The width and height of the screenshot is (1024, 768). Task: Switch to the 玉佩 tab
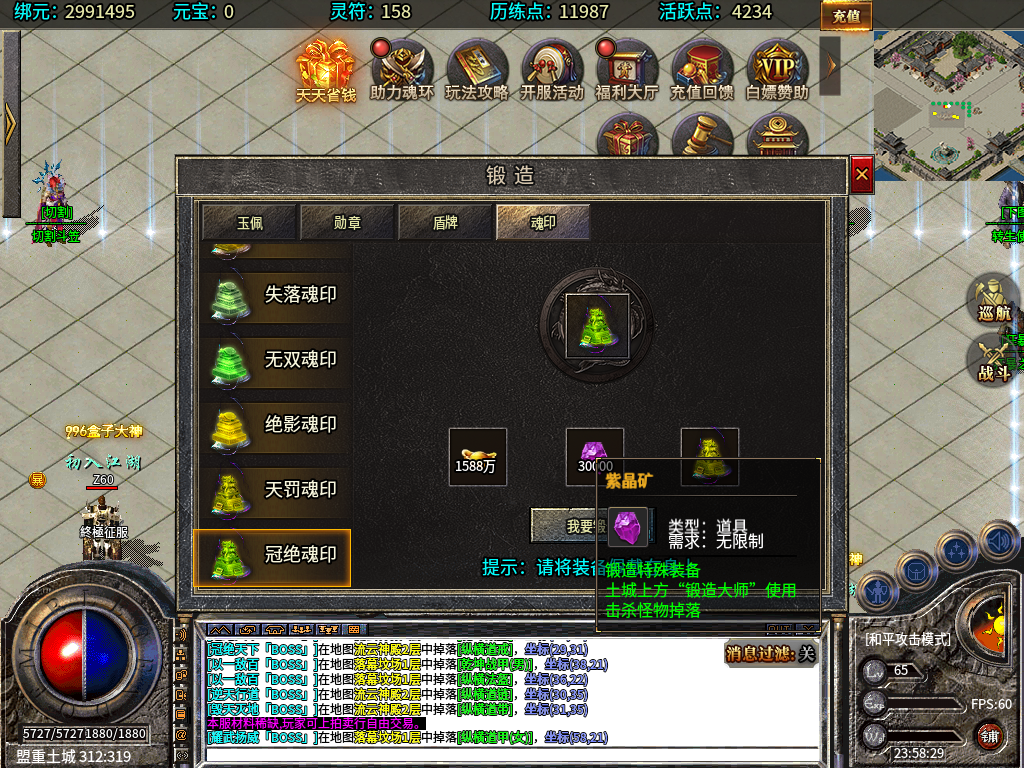pos(249,222)
